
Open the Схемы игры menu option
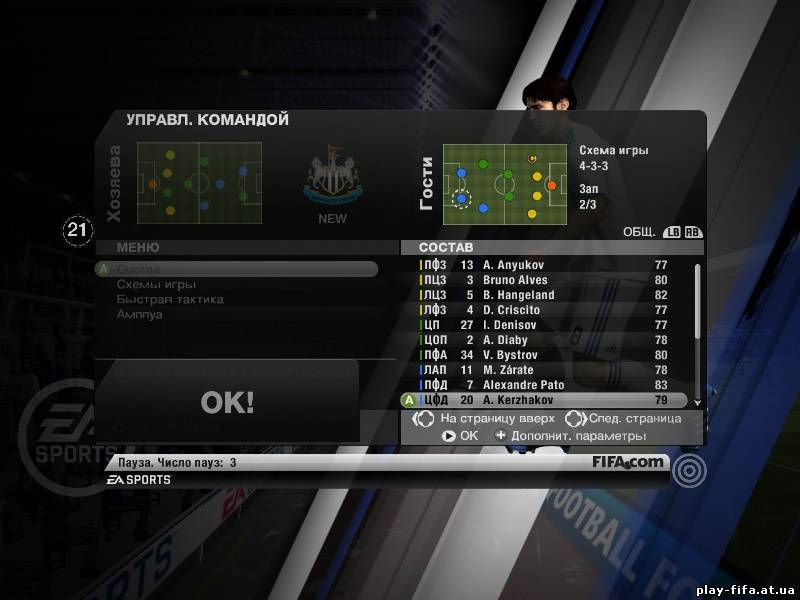(x=156, y=284)
